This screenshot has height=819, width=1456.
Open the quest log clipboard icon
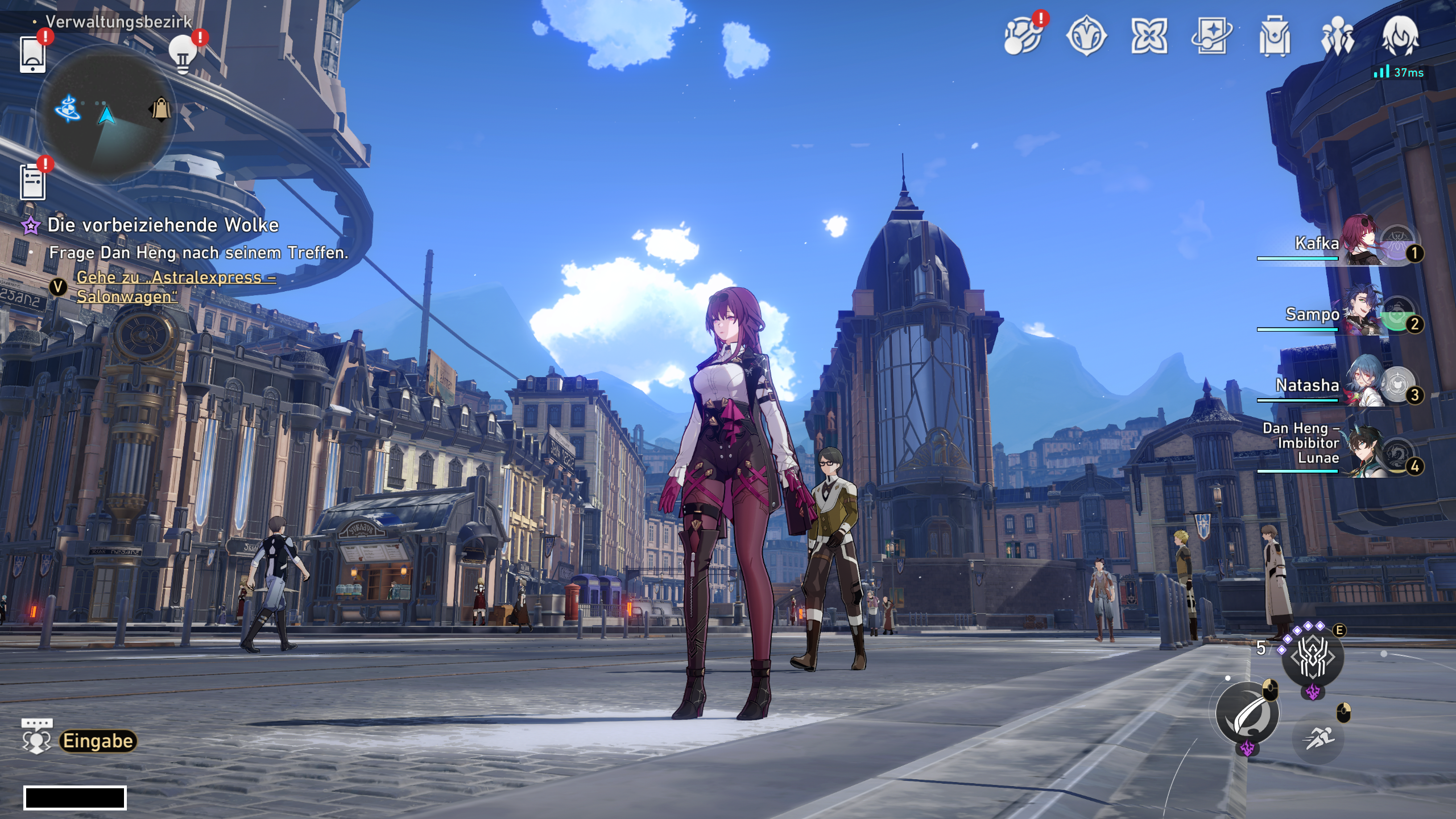pyautogui.click(x=32, y=182)
